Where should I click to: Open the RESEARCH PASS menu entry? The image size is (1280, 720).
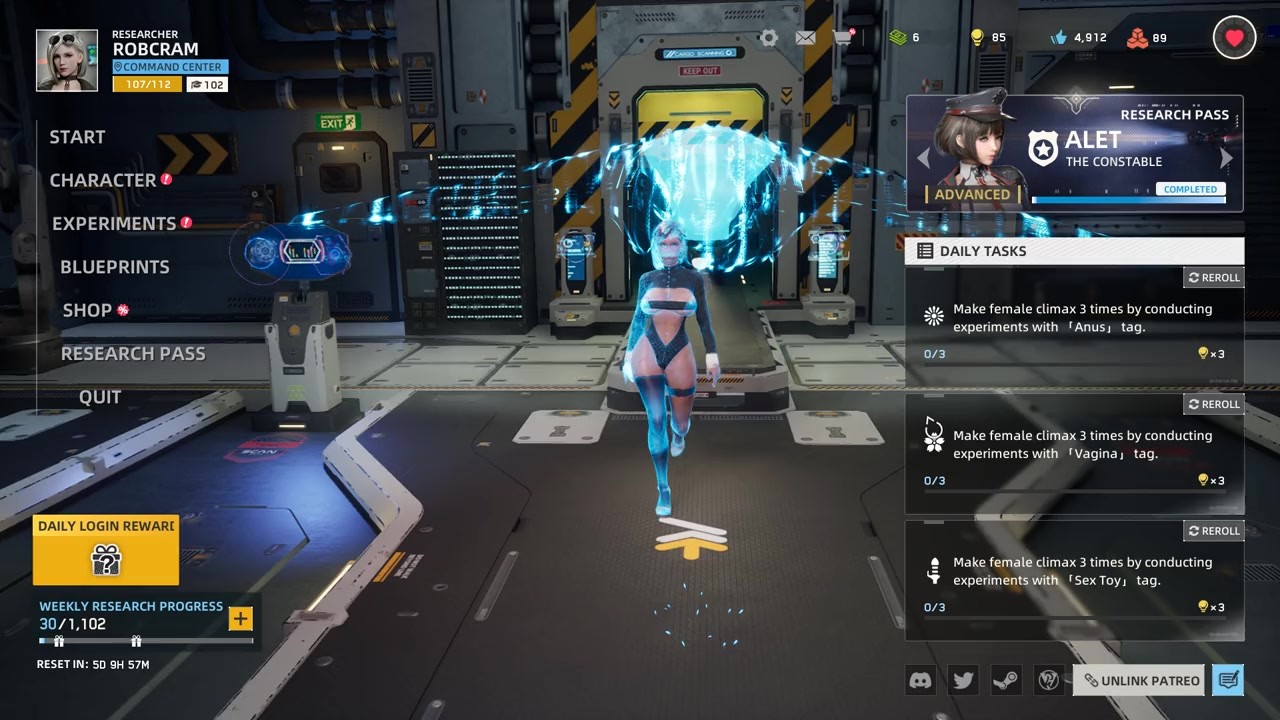[x=133, y=354]
